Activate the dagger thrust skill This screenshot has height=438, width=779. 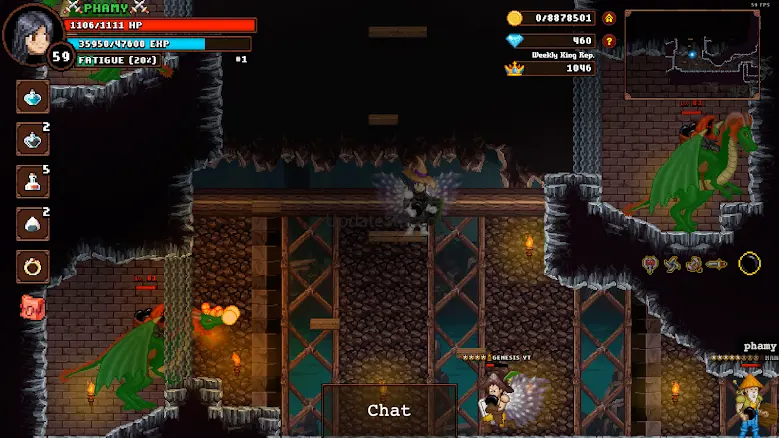[716, 264]
